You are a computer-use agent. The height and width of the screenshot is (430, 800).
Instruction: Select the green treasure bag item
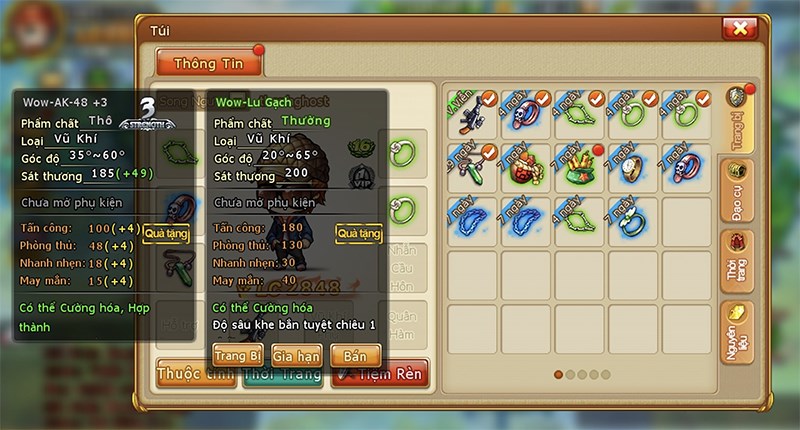pyautogui.click(x=580, y=166)
